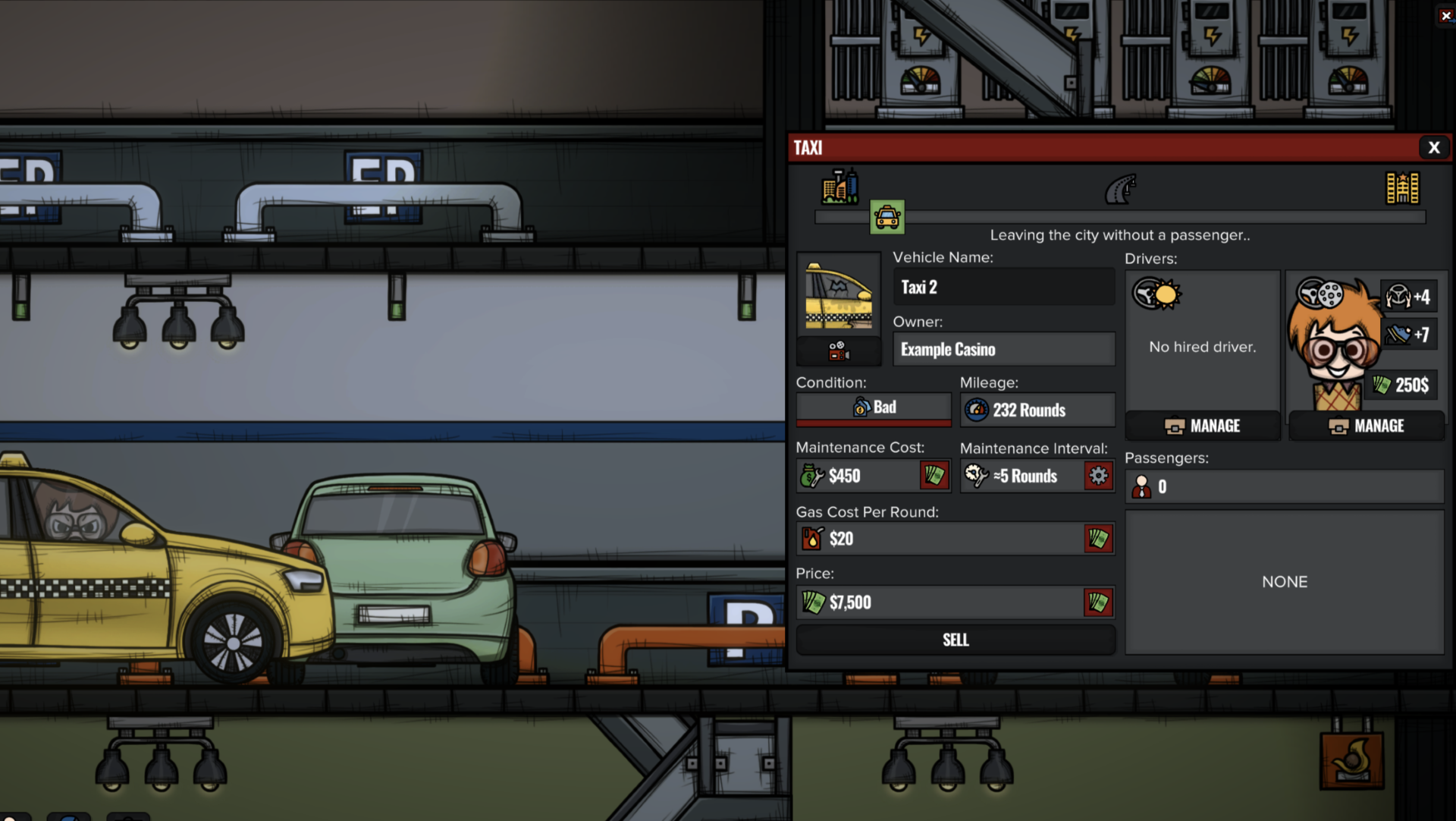Manage the empty day-shift driver slot

tap(1203, 426)
